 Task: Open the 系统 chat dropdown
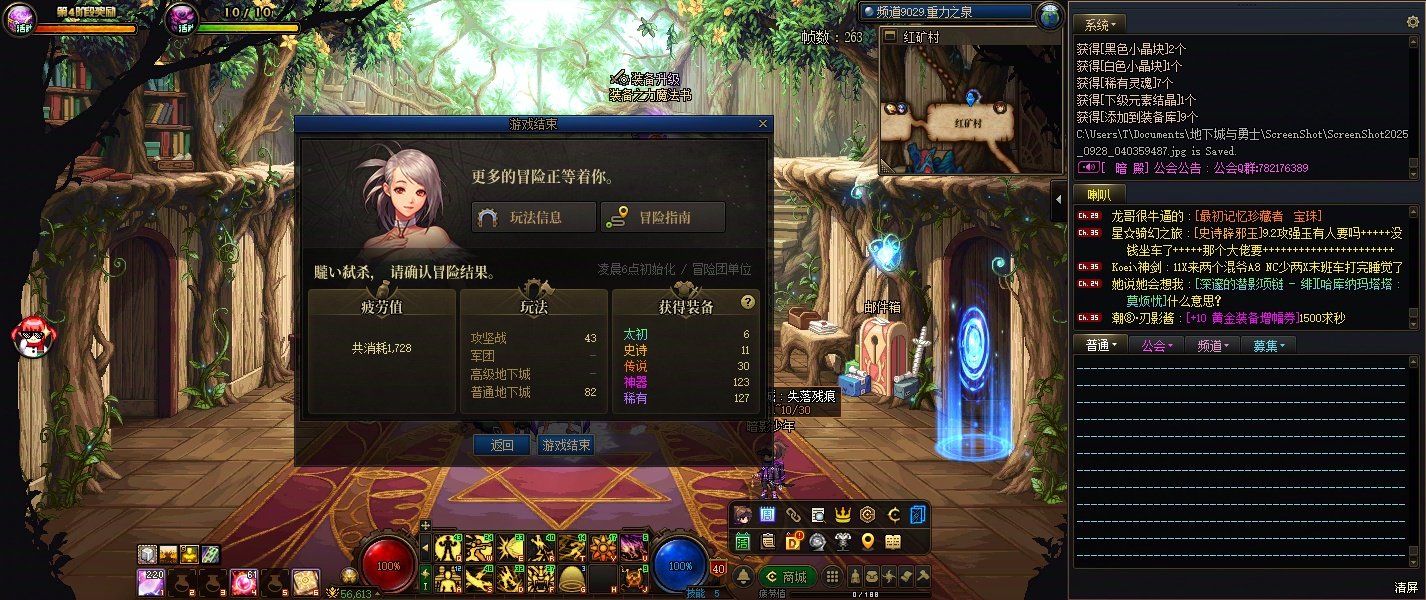pos(1100,23)
